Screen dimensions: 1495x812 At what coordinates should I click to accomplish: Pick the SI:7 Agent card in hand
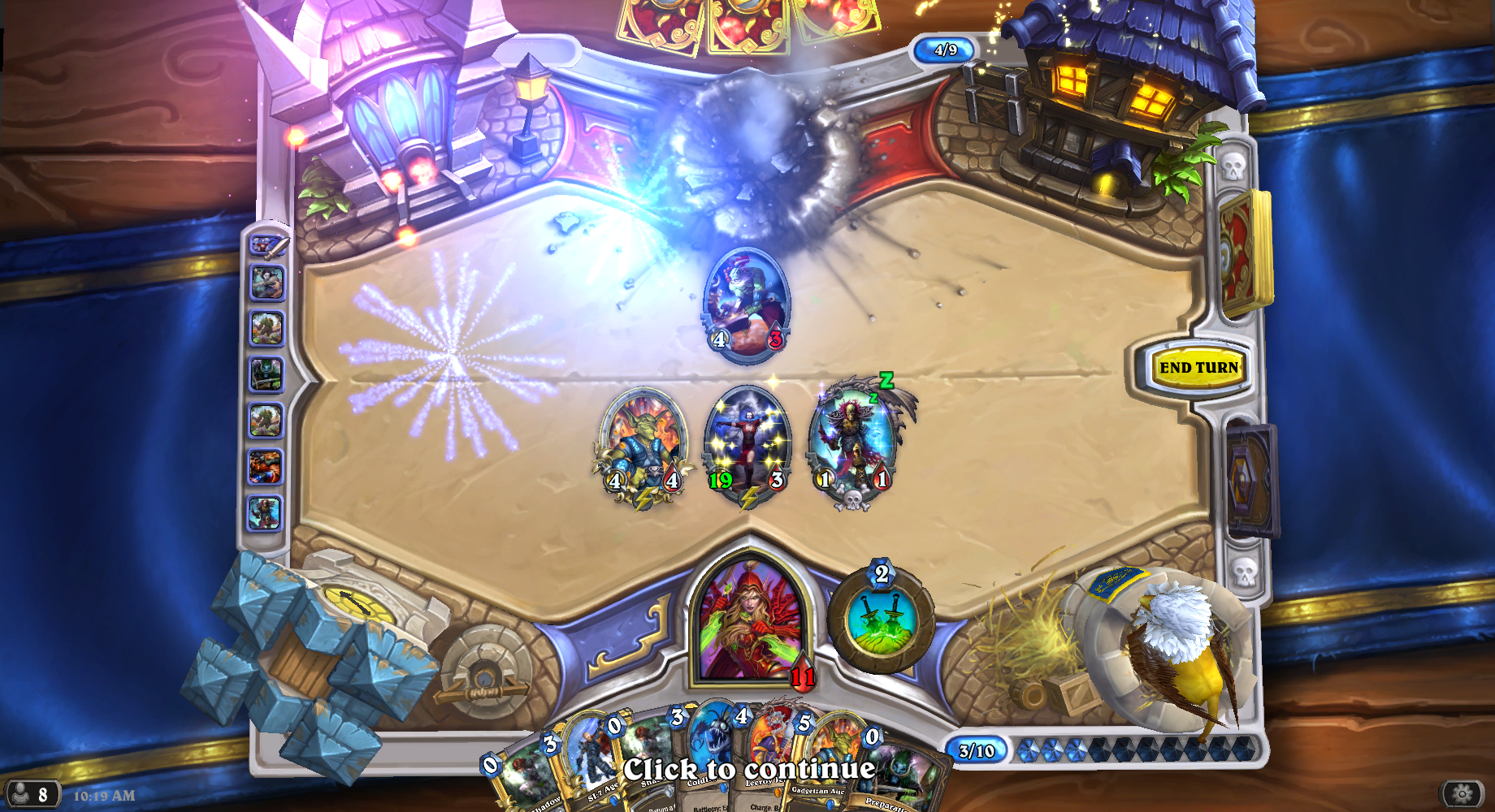pyautogui.click(x=583, y=763)
